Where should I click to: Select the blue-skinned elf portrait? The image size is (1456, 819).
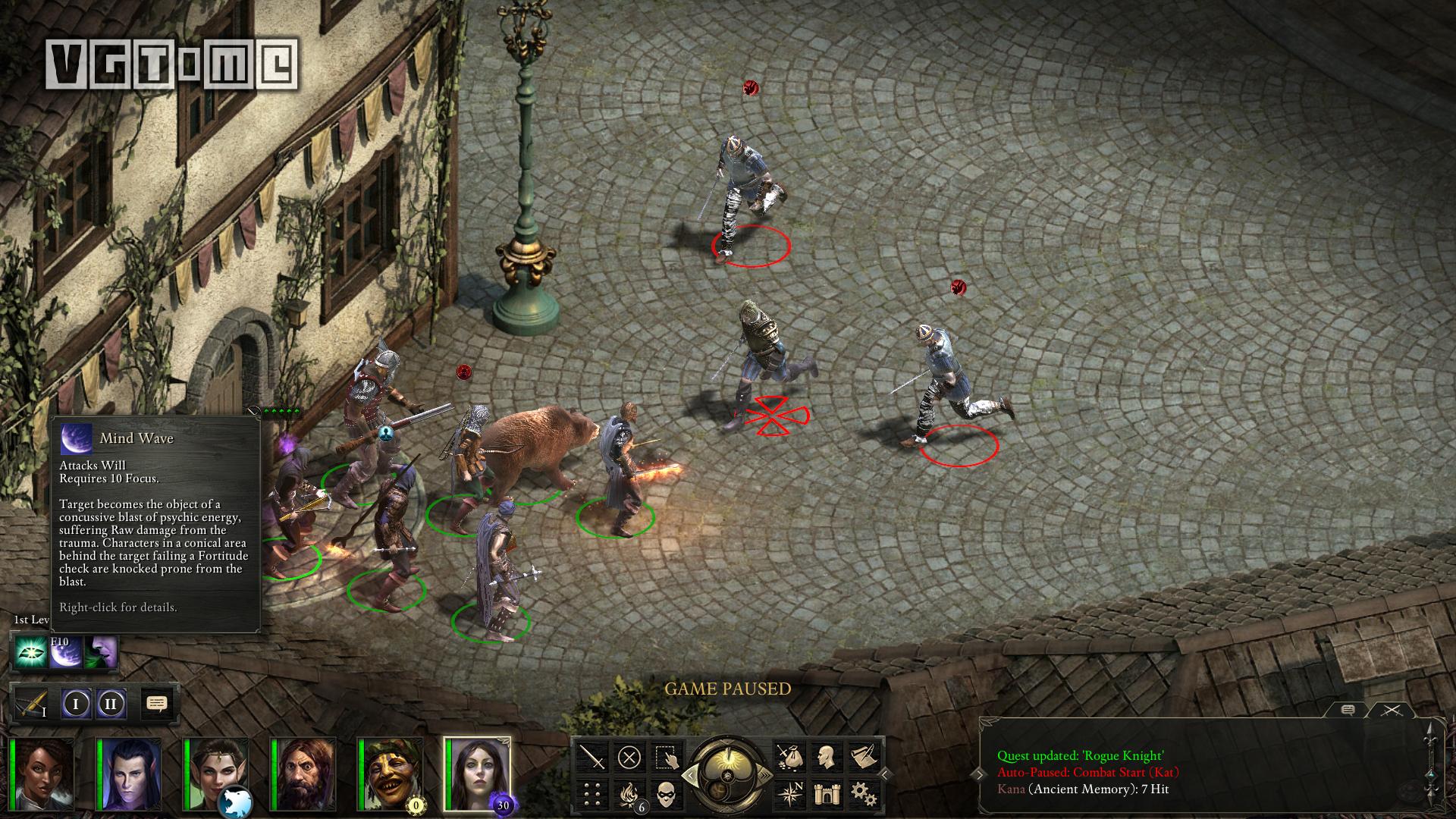click(130, 775)
